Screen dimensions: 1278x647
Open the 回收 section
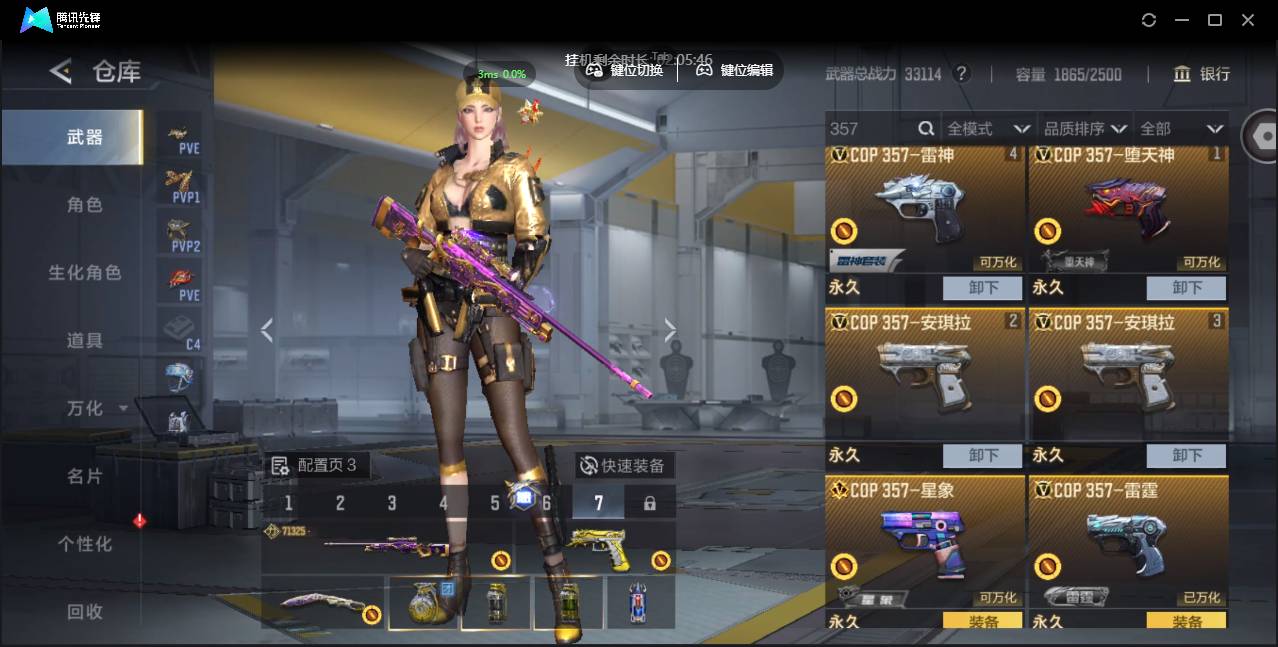point(85,611)
